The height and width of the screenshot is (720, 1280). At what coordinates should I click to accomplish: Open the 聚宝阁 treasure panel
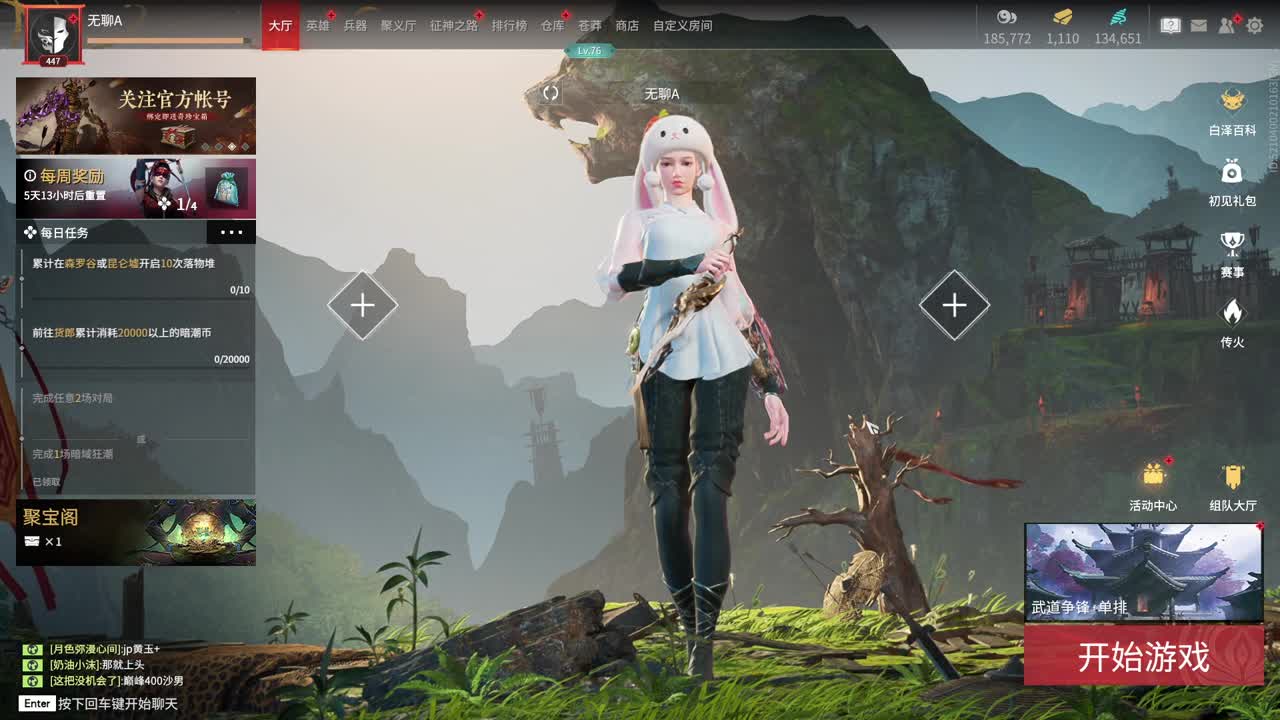tap(136, 532)
